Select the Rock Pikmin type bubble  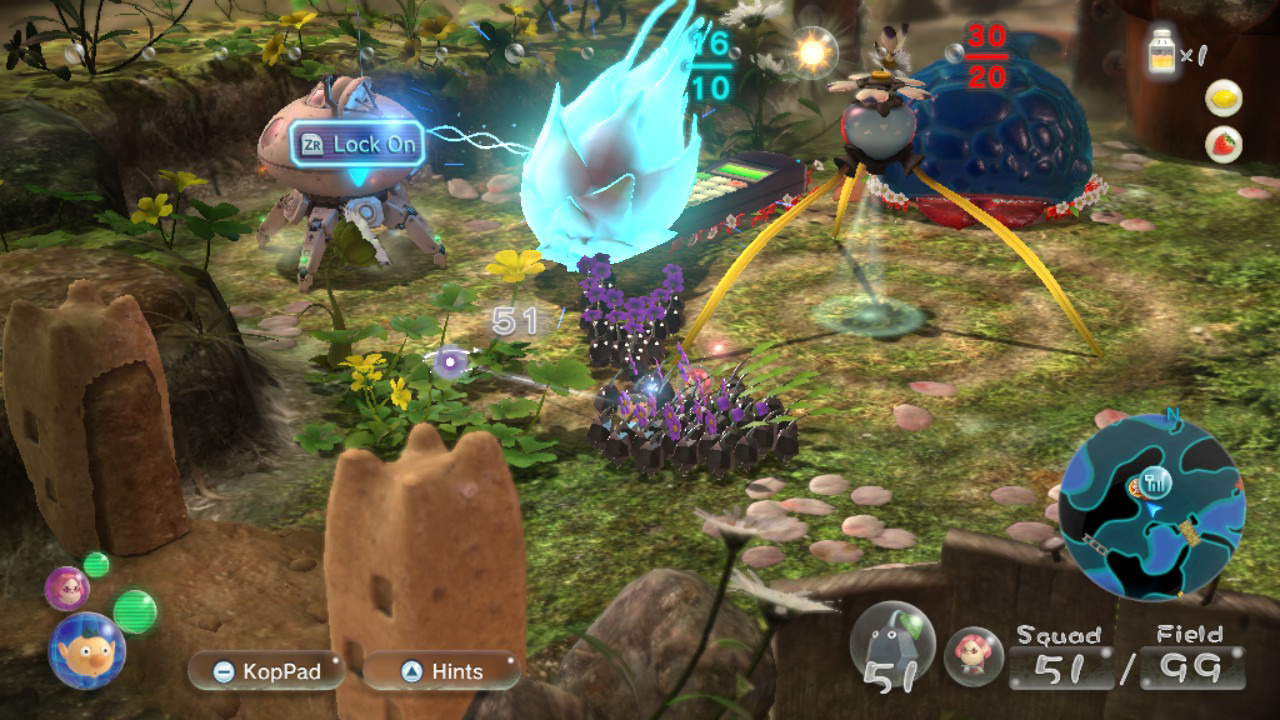[886, 643]
